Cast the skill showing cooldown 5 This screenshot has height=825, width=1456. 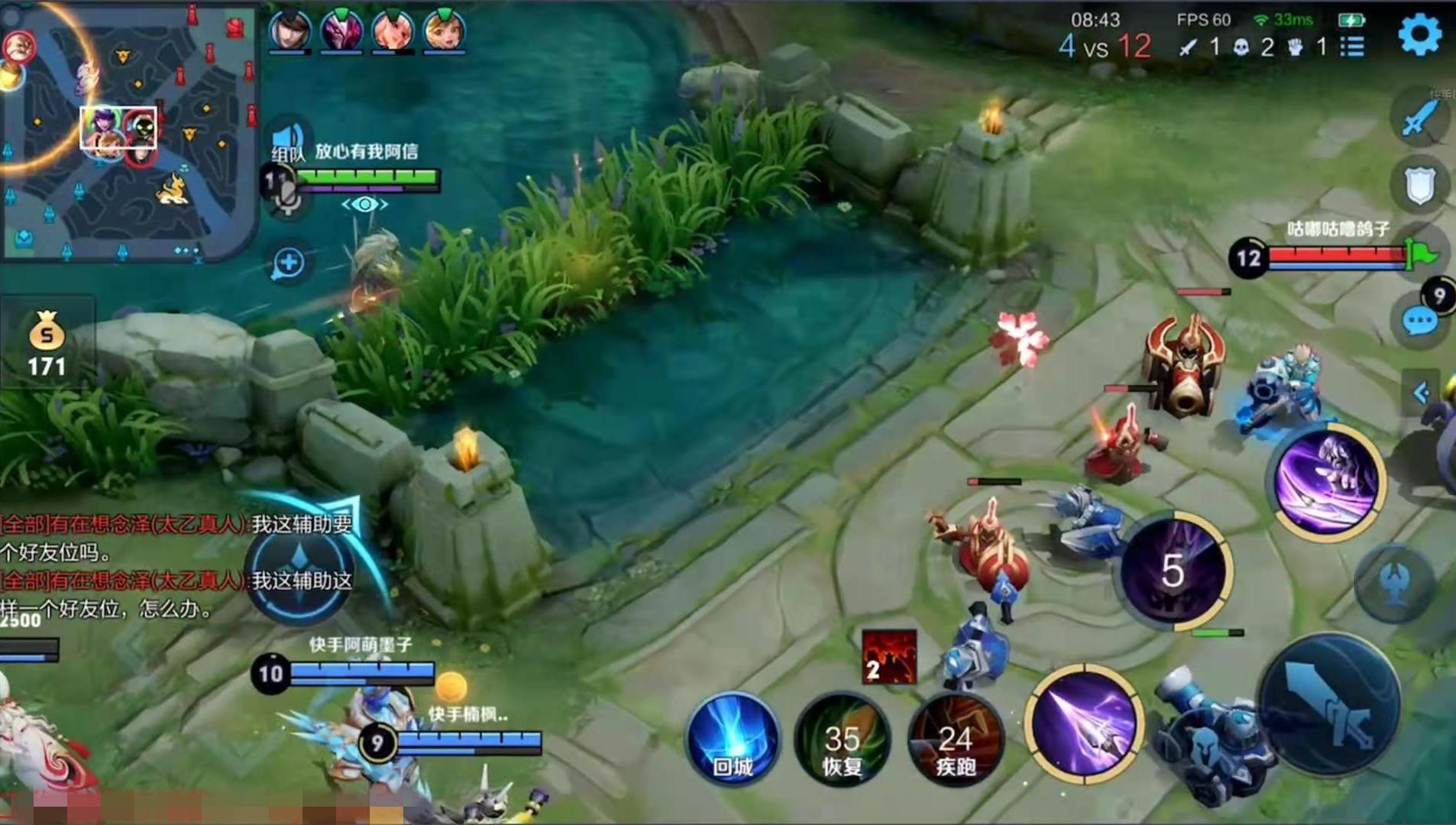[1173, 570]
